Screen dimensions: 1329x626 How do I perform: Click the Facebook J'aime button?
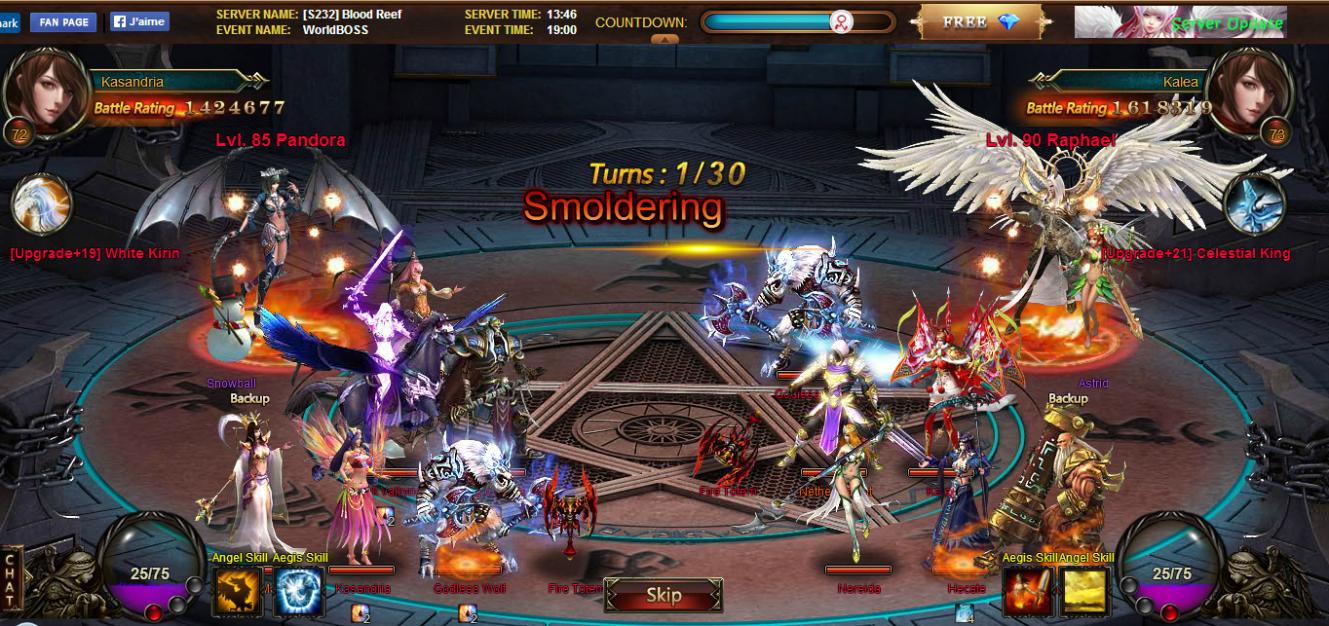coord(139,21)
